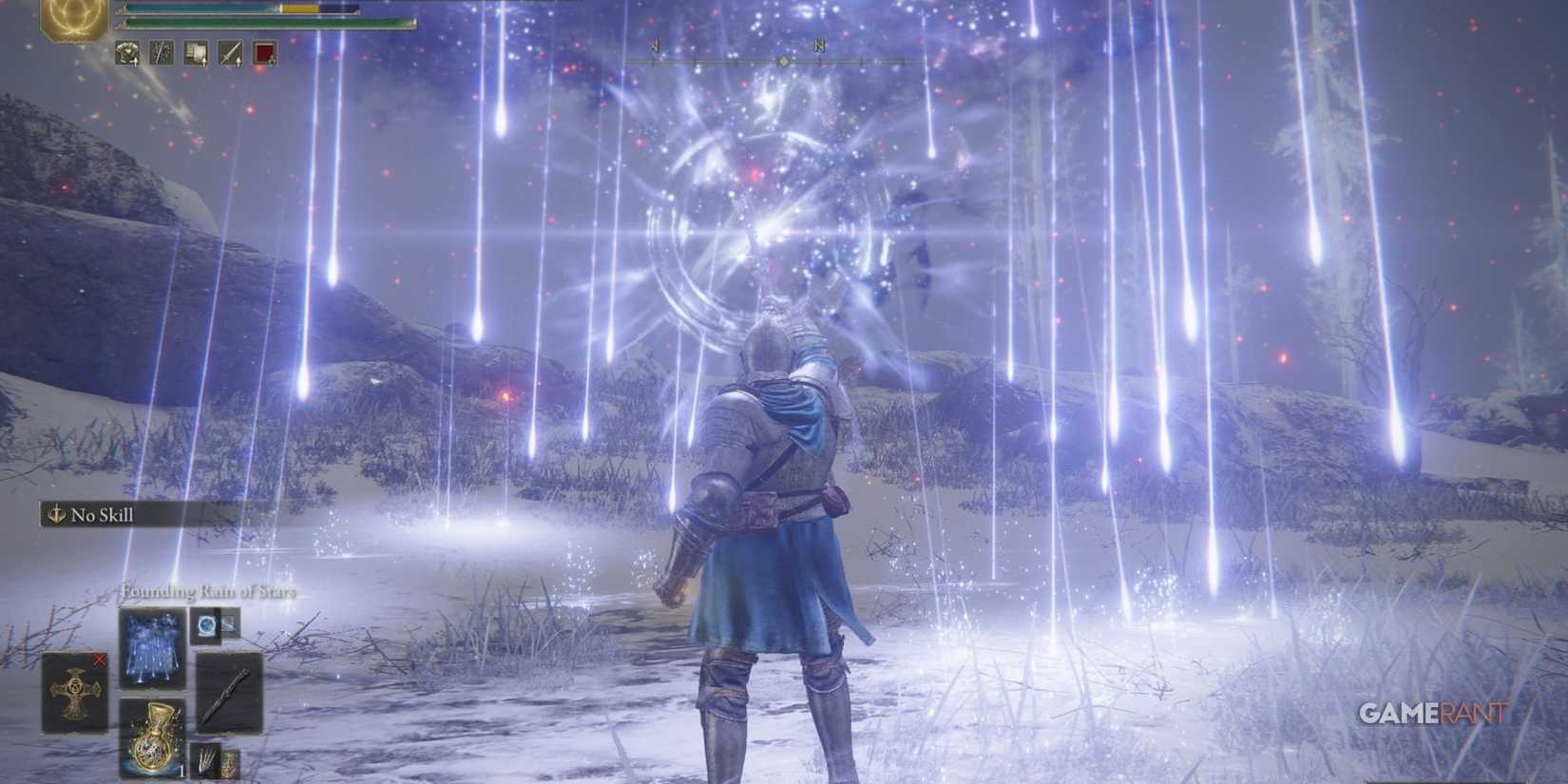Select the arrows icon in the quick-slot row
This screenshot has width=1568, height=784.
[x=162, y=52]
